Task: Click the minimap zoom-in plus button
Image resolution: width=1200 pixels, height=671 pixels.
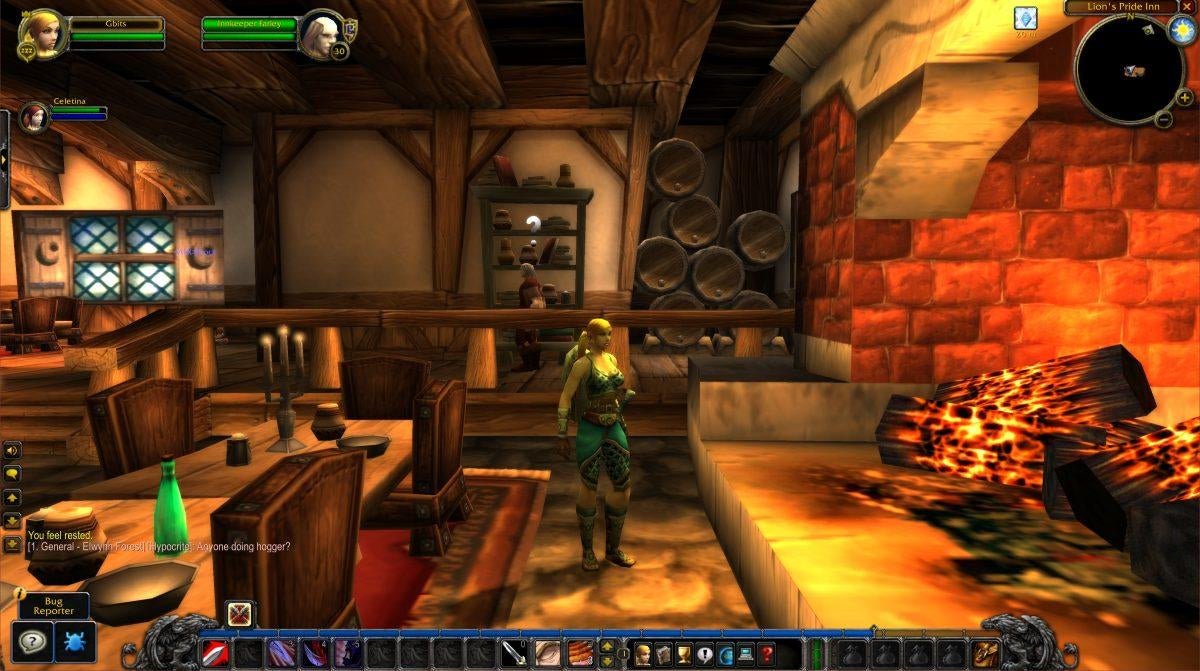Action: (1184, 97)
